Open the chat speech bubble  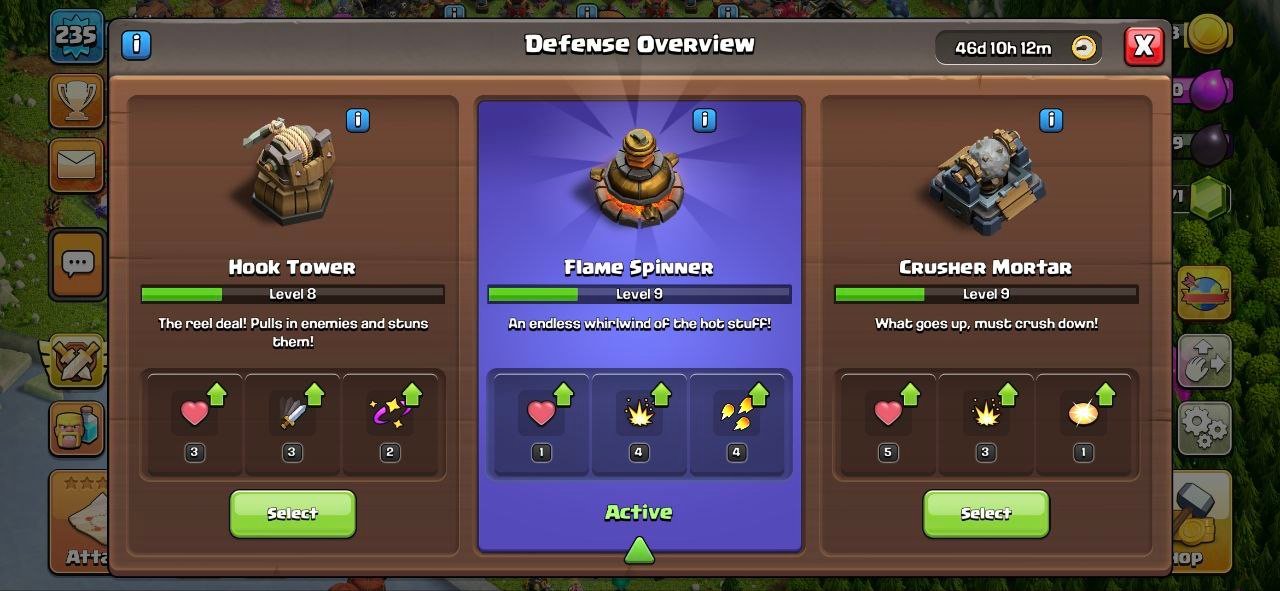(77, 264)
